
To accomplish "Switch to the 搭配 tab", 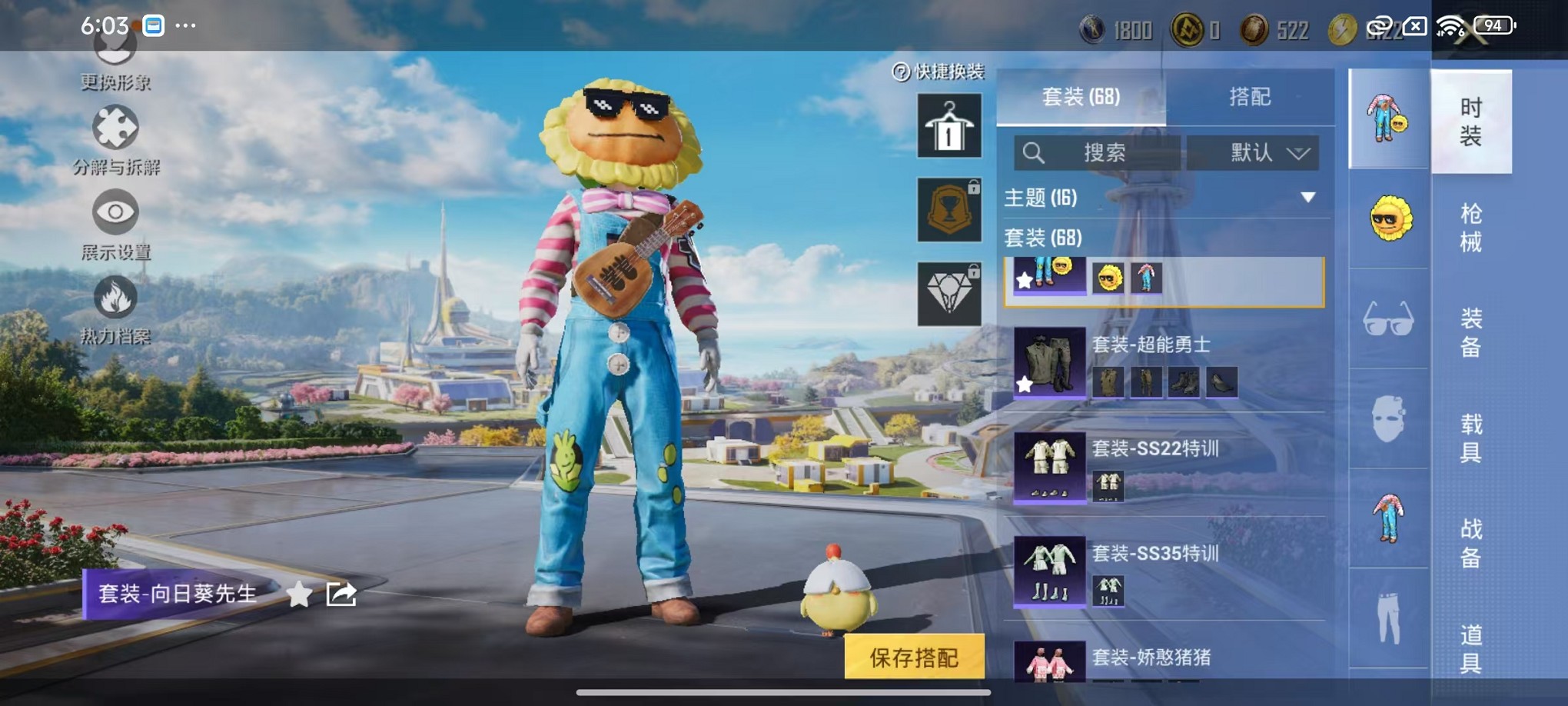I will pyautogui.click(x=1249, y=97).
